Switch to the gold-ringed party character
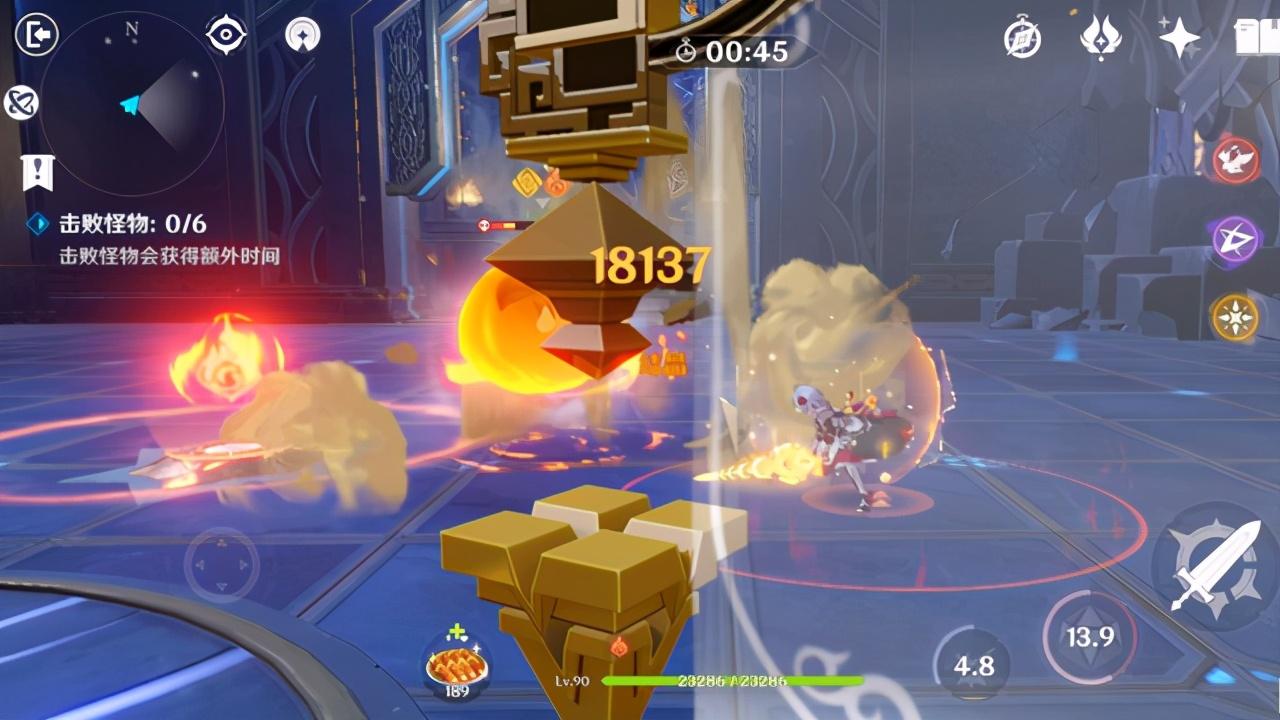The width and height of the screenshot is (1280, 720). [1236, 317]
